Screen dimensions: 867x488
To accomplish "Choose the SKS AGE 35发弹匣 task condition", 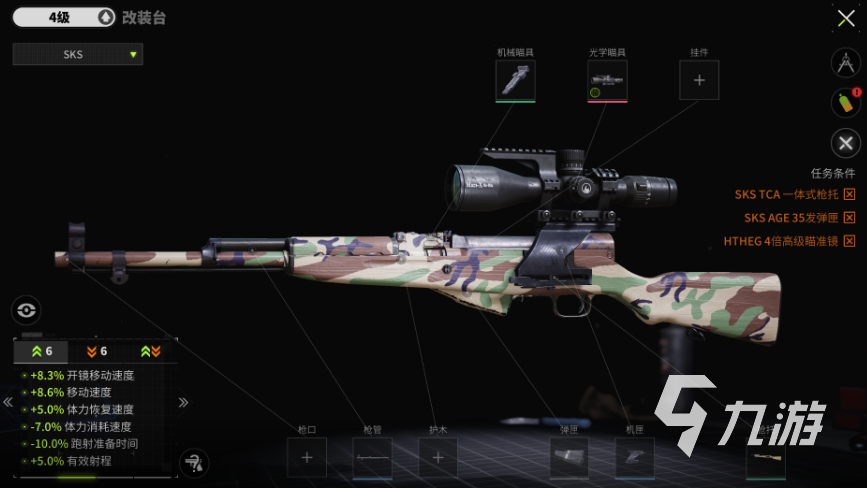I will (x=798, y=217).
